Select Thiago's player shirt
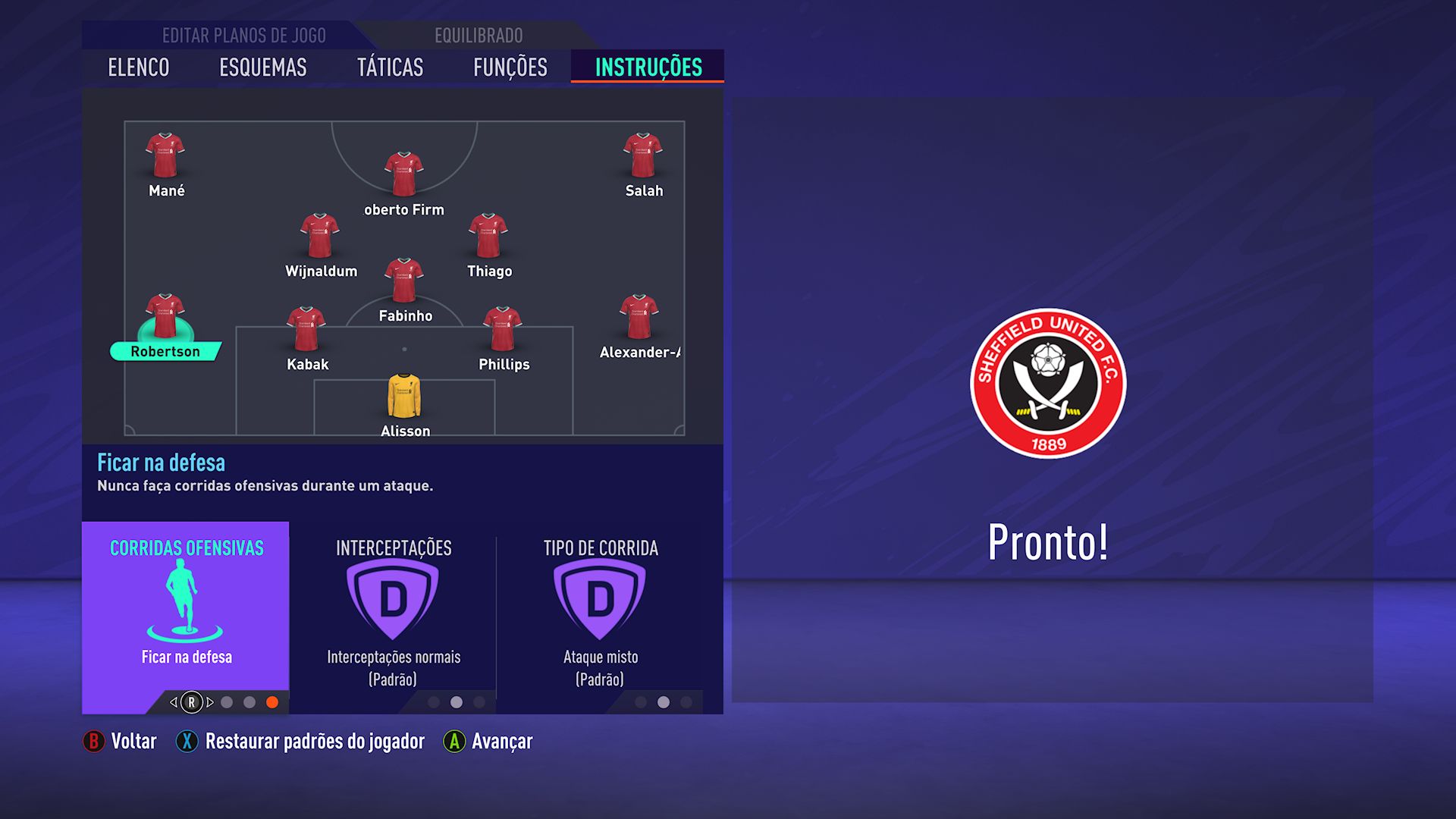Screen dimensions: 1456x819 (488, 236)
